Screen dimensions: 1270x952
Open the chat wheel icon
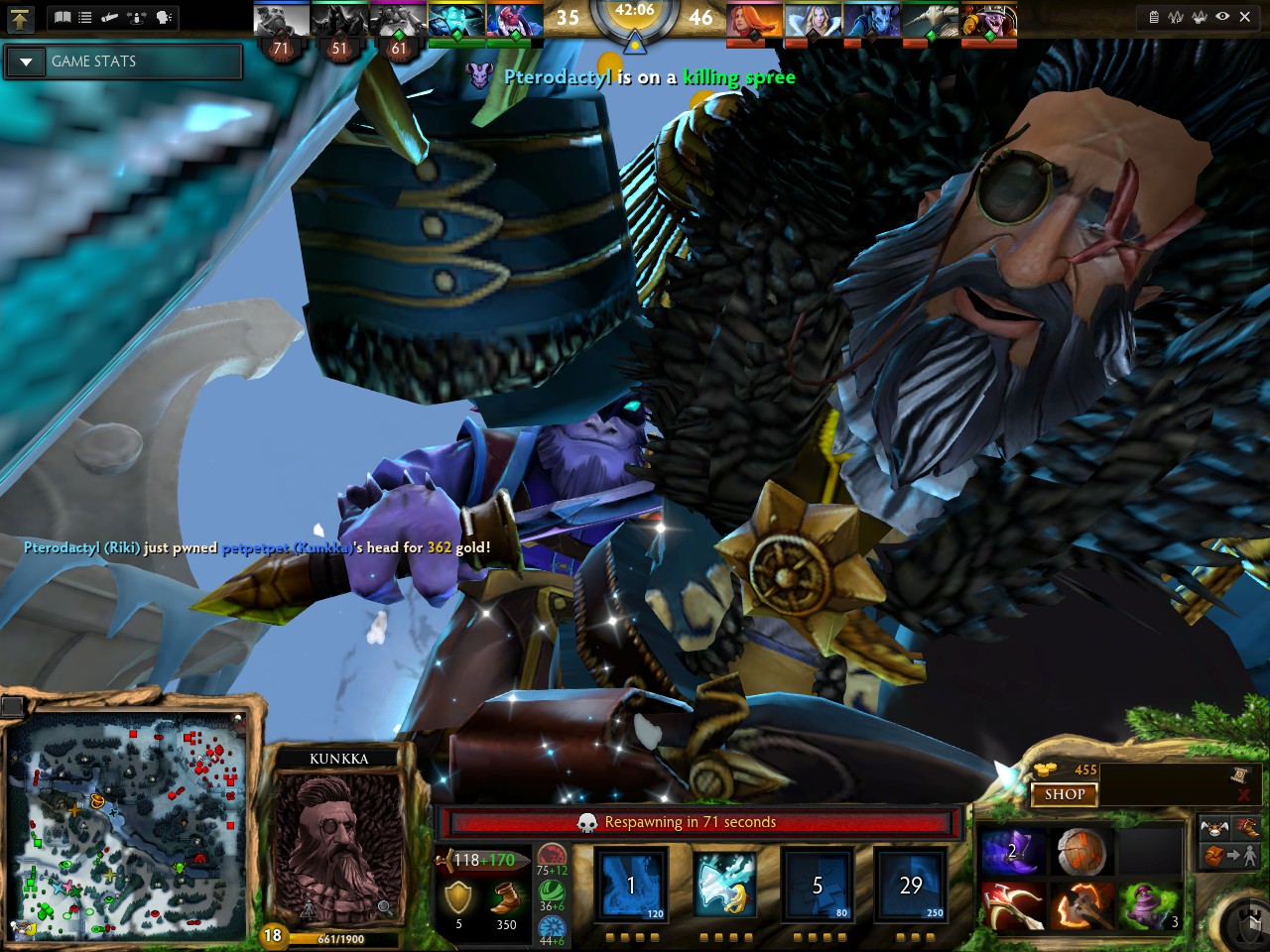click(164, 18)
